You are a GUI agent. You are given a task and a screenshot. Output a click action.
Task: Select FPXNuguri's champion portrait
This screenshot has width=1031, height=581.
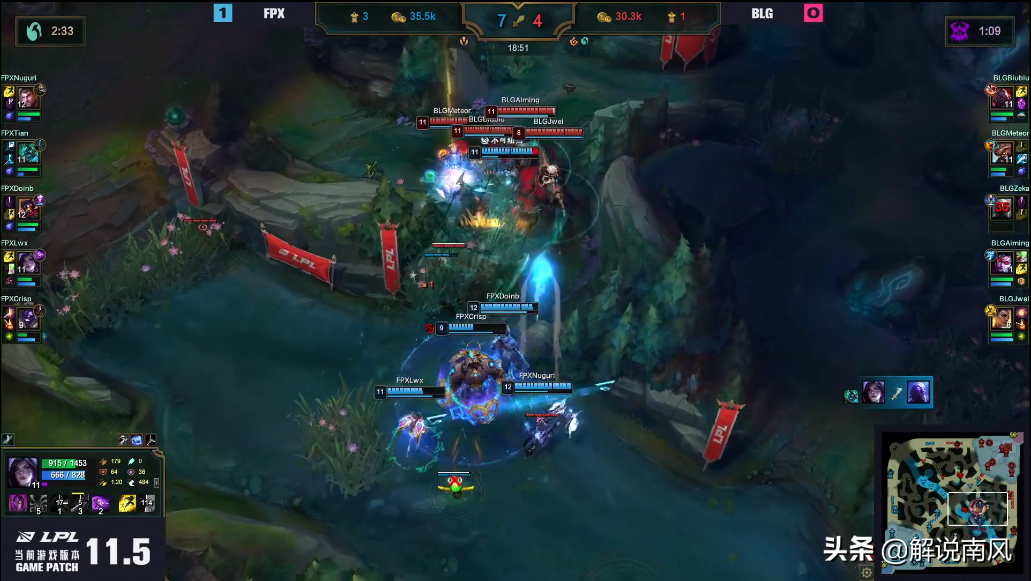[27, 97]
